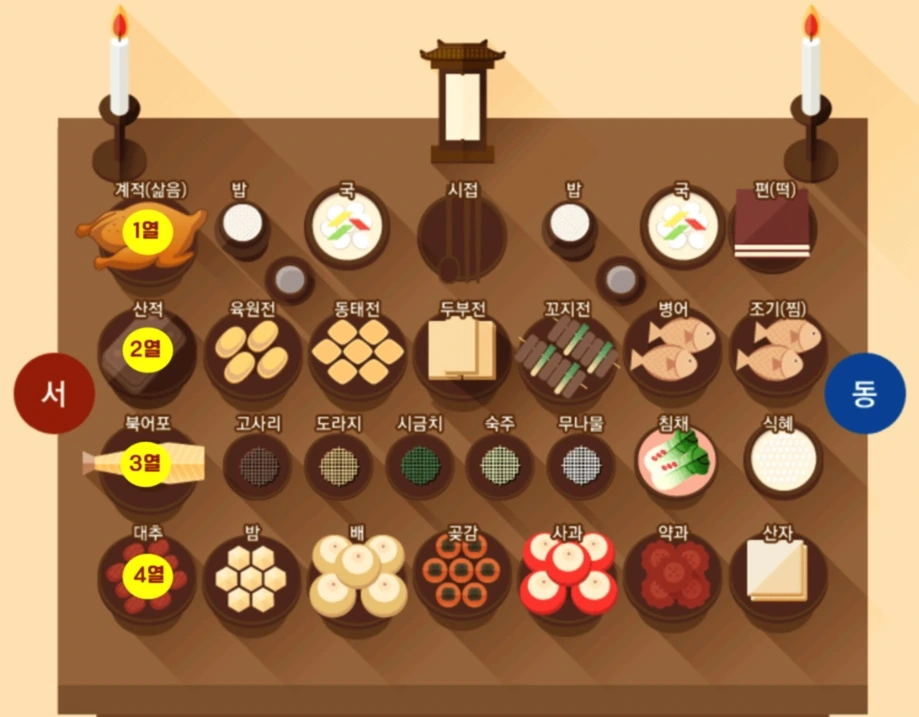Pick the 편(떡) rice cake dish
Screen dimensions: 919x717
click(772, 227)
